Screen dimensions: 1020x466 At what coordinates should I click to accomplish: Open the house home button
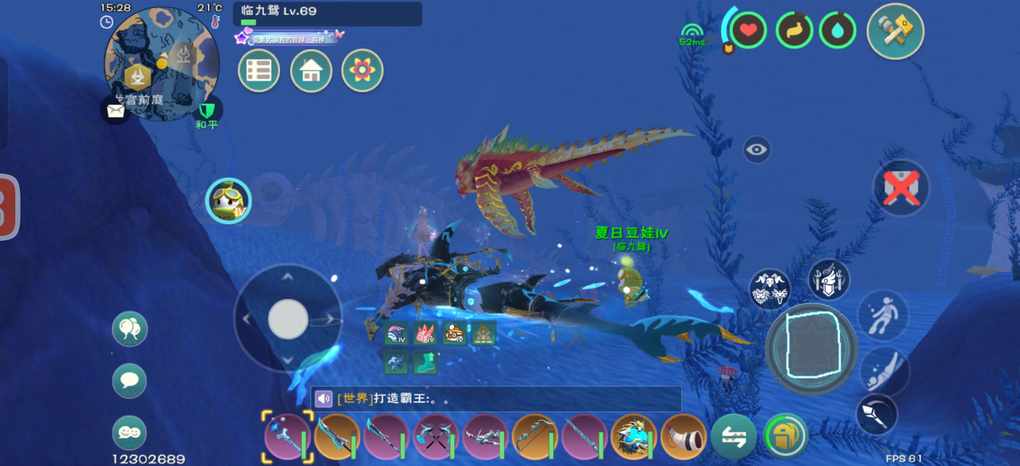[x=311, y=71]
